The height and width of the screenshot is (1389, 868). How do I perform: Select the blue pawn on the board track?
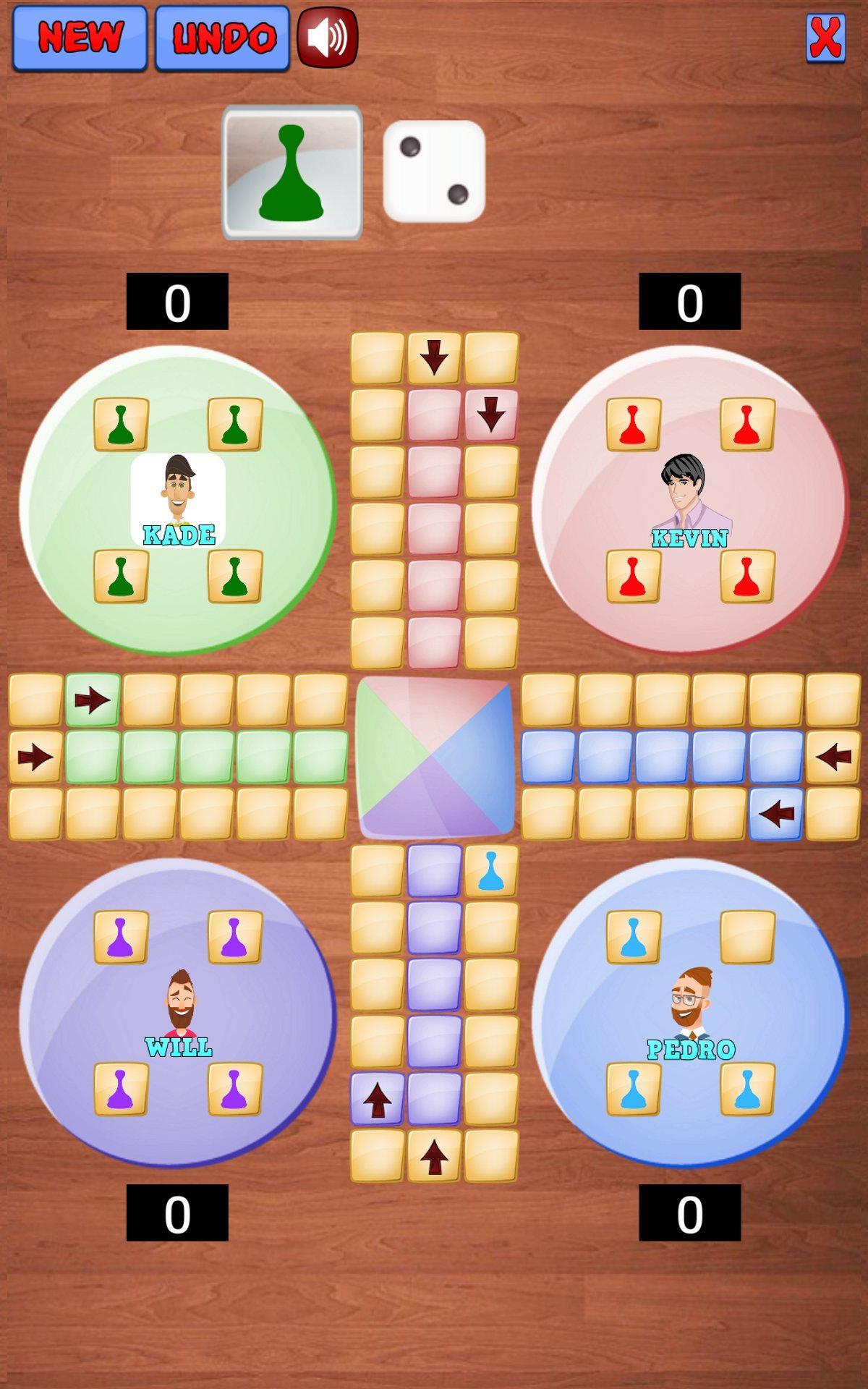(x=491, y=870)
